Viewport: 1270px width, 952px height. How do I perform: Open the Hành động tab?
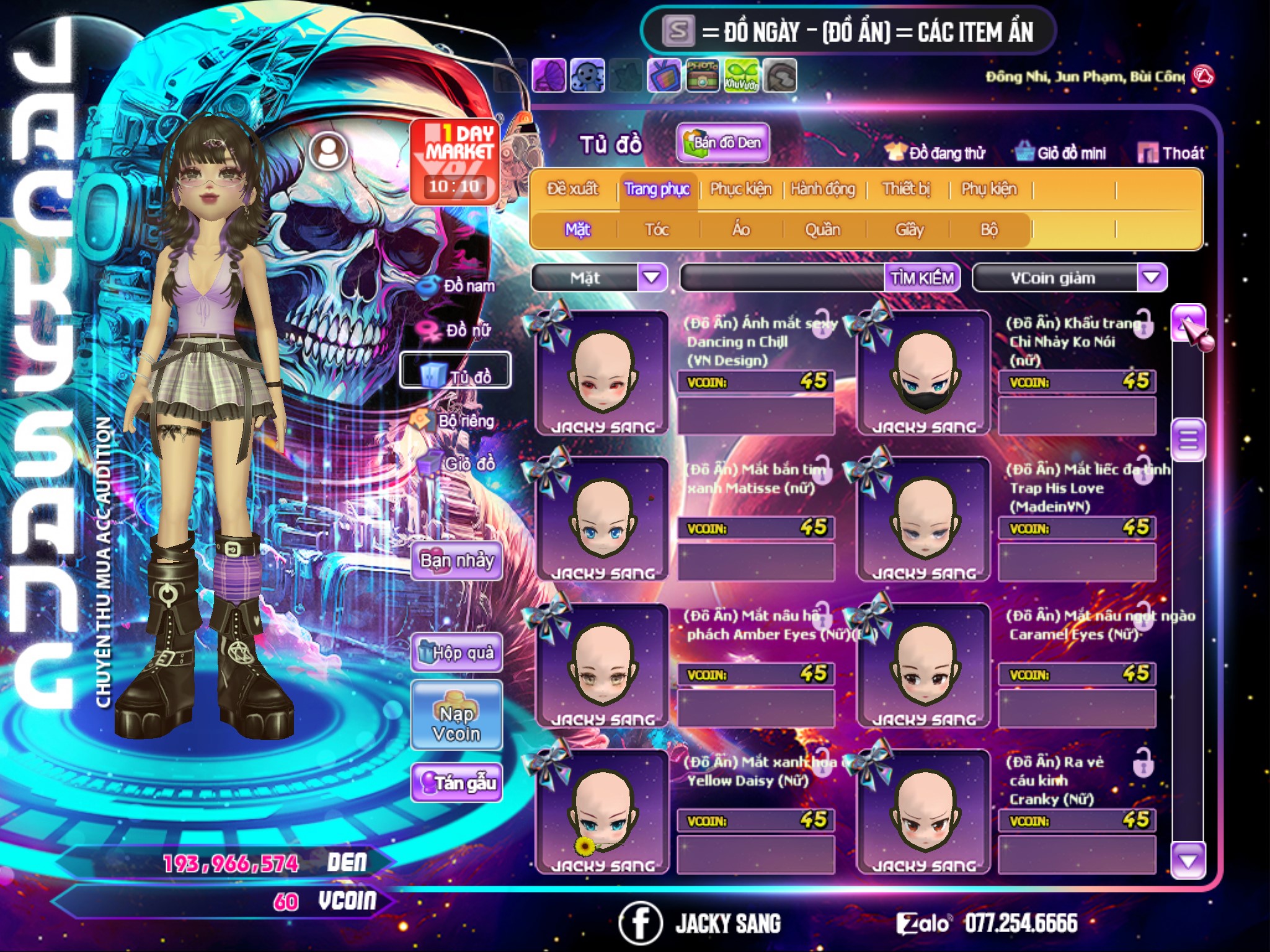pos(822,188)
